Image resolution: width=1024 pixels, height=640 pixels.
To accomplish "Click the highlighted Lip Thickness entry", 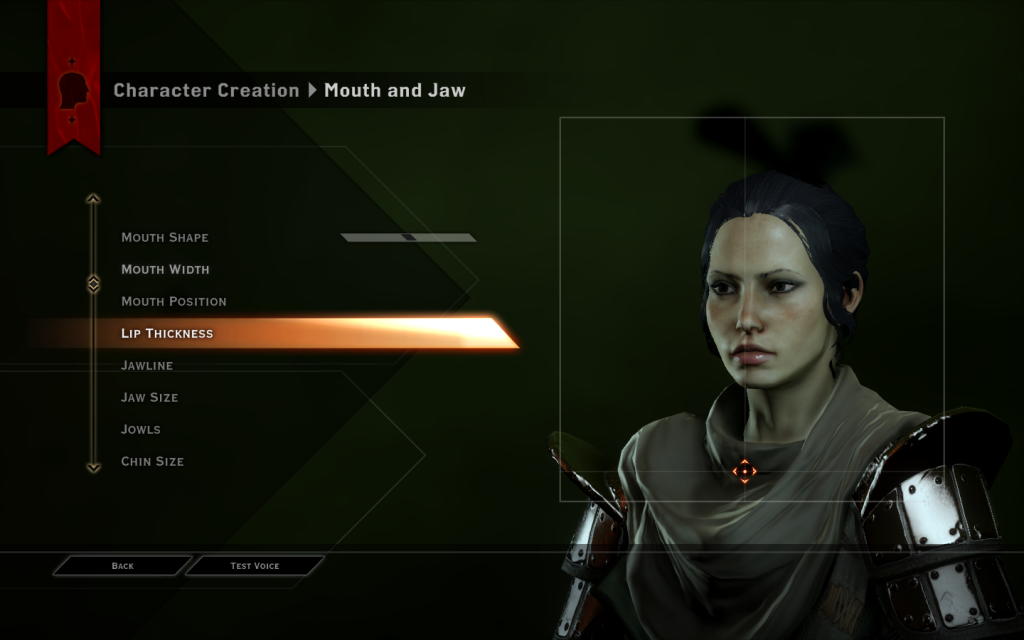I will [x=167, y=334].
